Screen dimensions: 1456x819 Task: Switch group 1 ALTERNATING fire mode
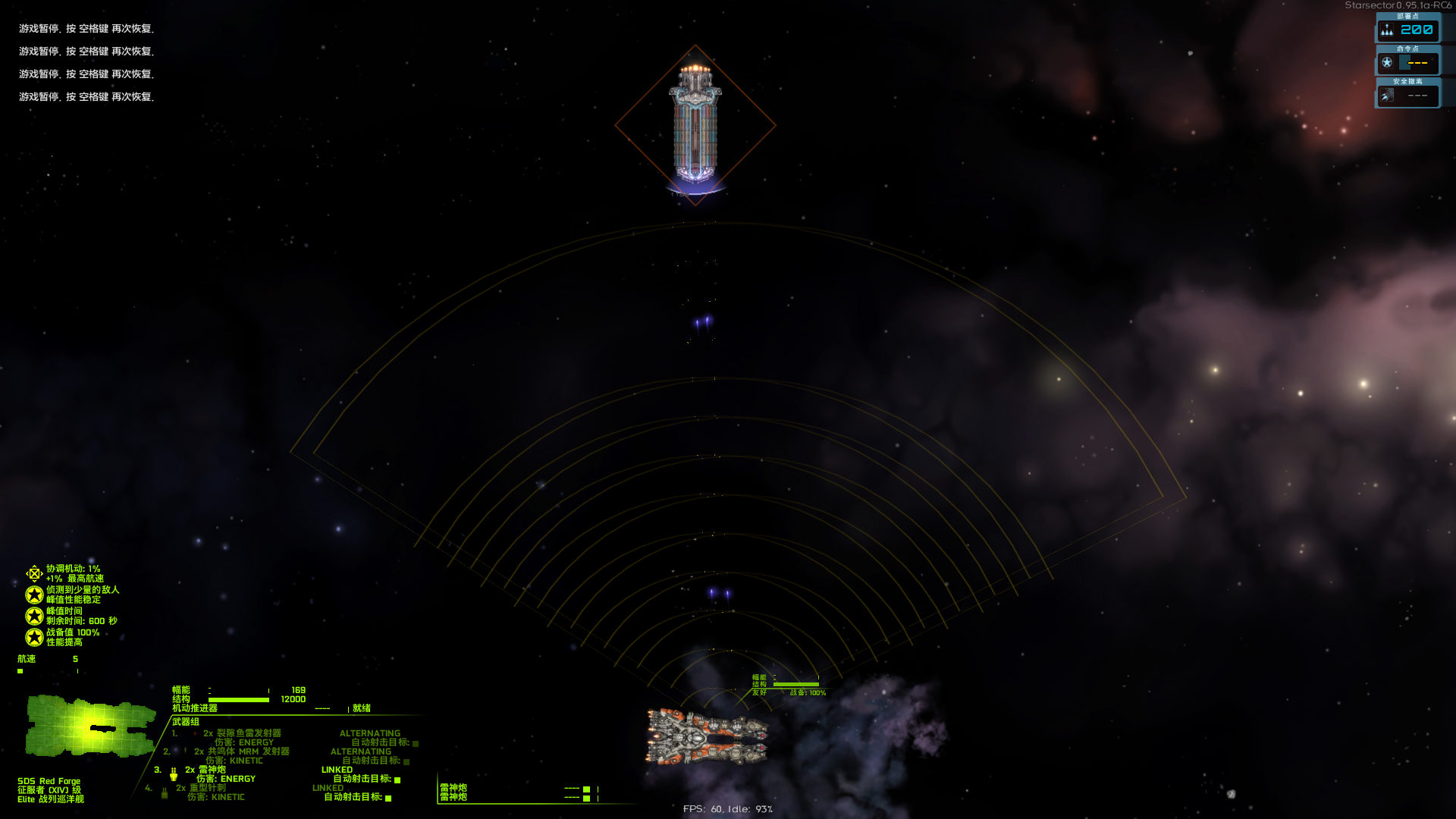[369, 733]
